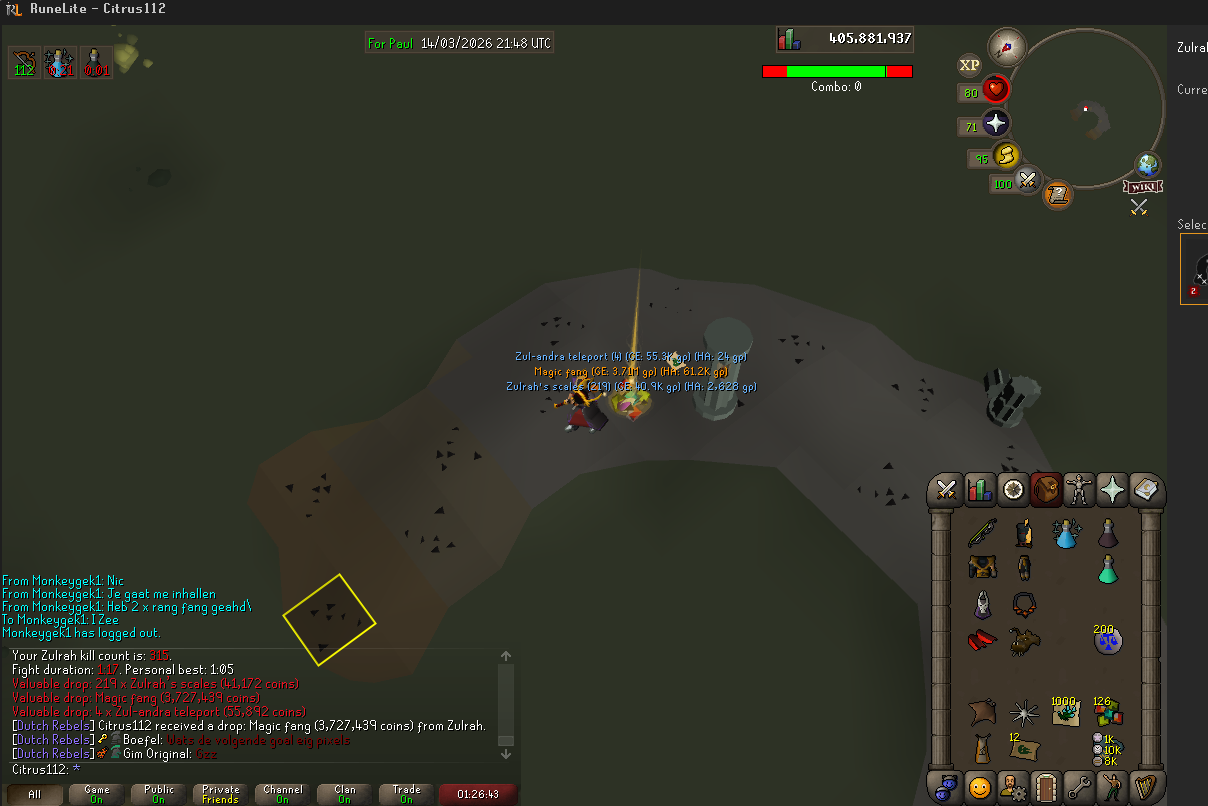This screenshot has height=806, width=1208.
Task: Open the Worn Equipment tab
Action: 1079,490
